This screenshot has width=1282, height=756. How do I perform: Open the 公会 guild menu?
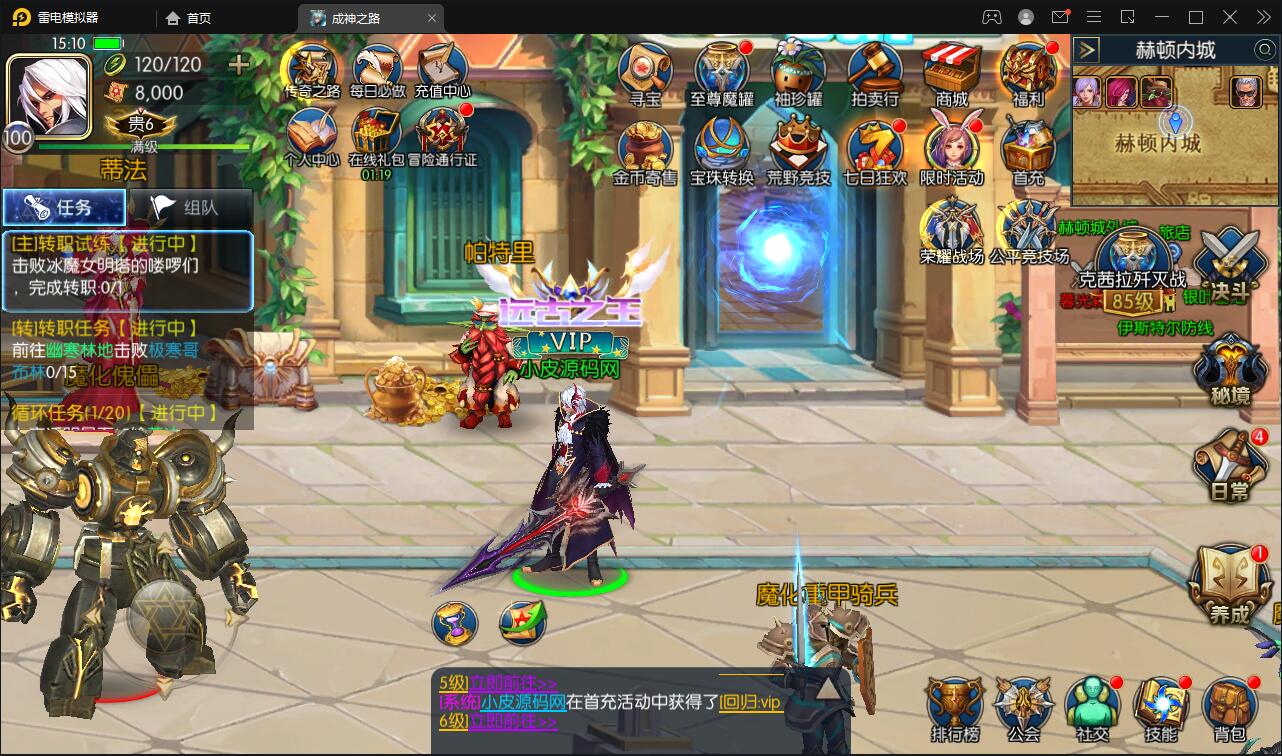tap(1023, 705)
